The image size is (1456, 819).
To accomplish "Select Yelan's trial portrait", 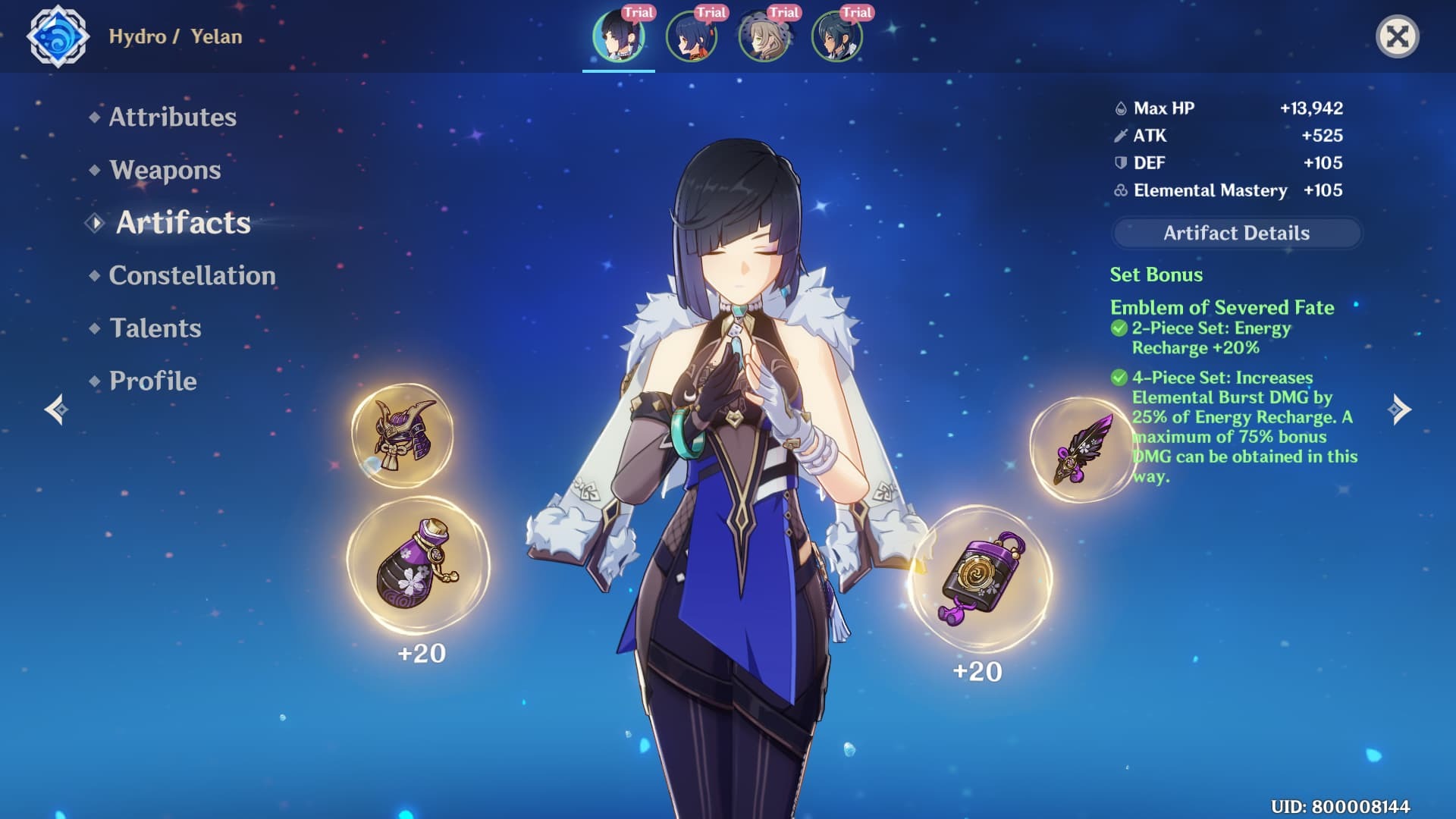I will point(619,36).
